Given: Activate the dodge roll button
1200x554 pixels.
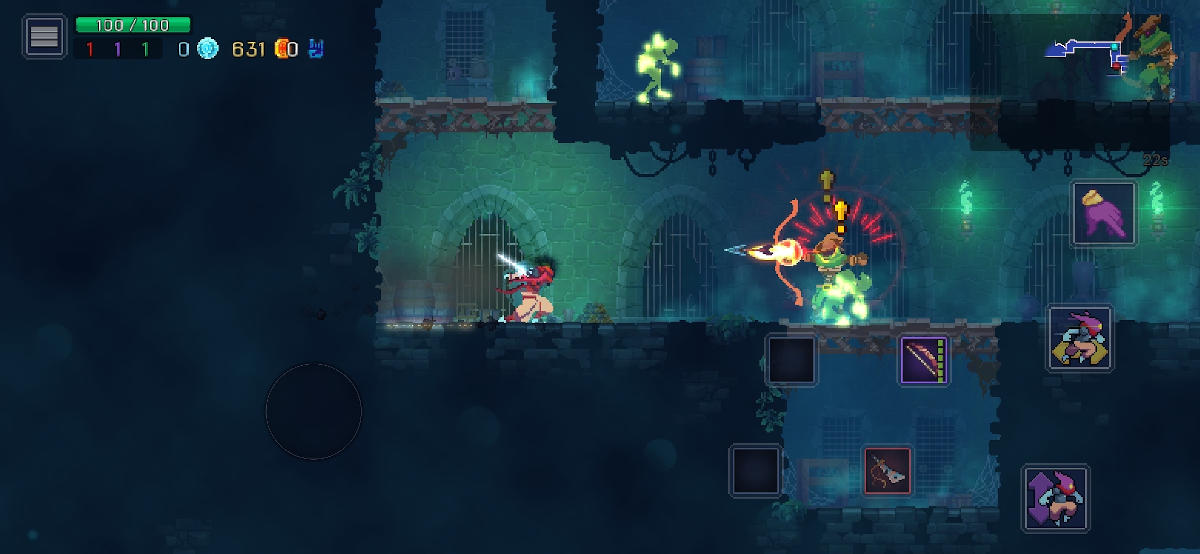Looking at the screenshot, I should coord(1080,339).
